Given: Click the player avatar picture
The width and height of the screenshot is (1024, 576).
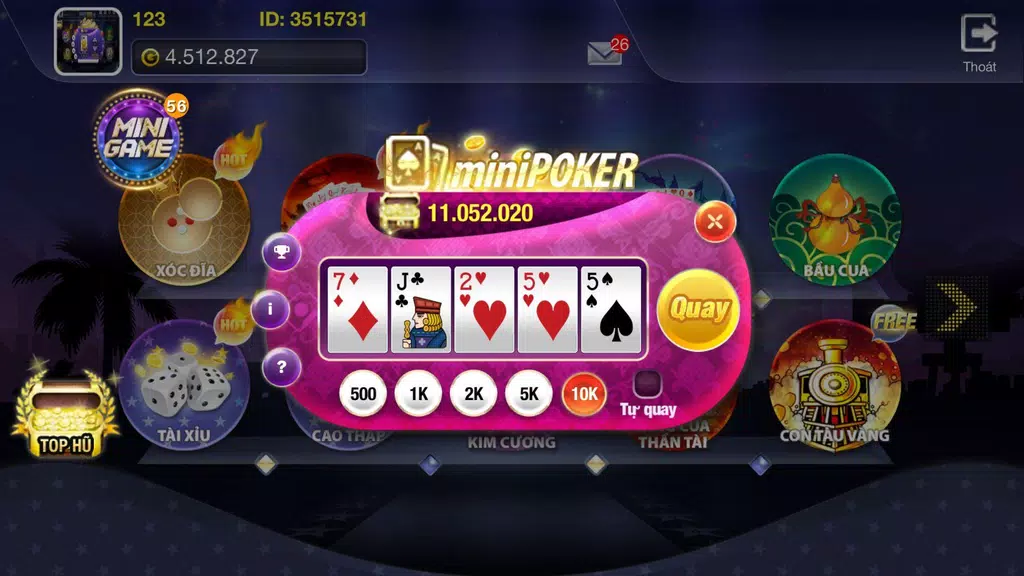Looking at the screenshot, I should point(88,42).
